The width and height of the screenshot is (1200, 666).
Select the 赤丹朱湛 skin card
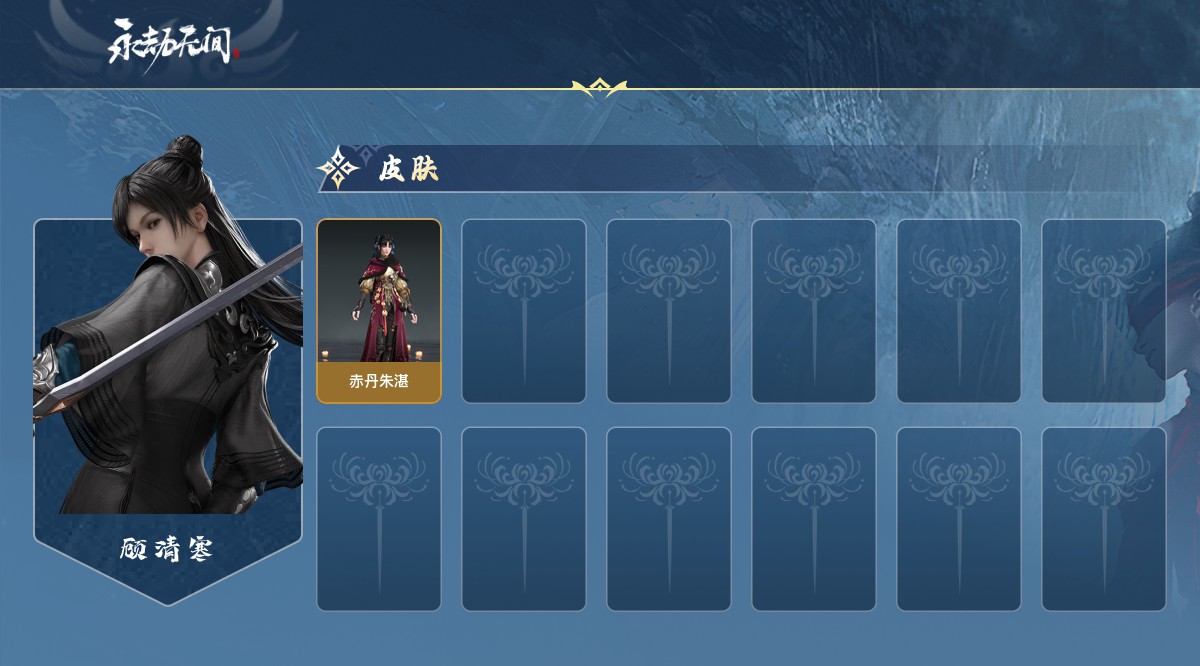(379, 311)
